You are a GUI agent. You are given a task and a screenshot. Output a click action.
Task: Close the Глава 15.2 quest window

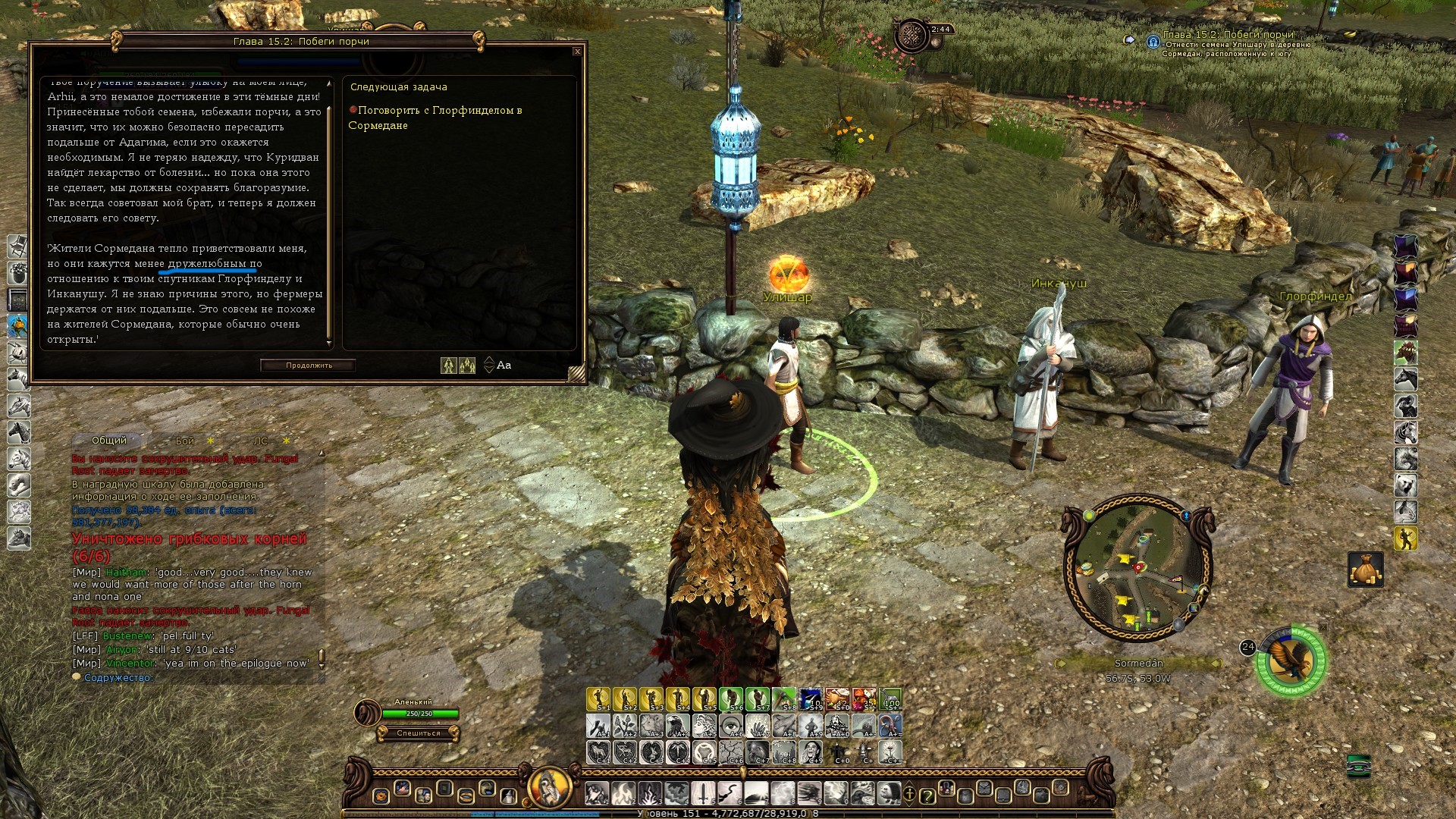point(577,52)
